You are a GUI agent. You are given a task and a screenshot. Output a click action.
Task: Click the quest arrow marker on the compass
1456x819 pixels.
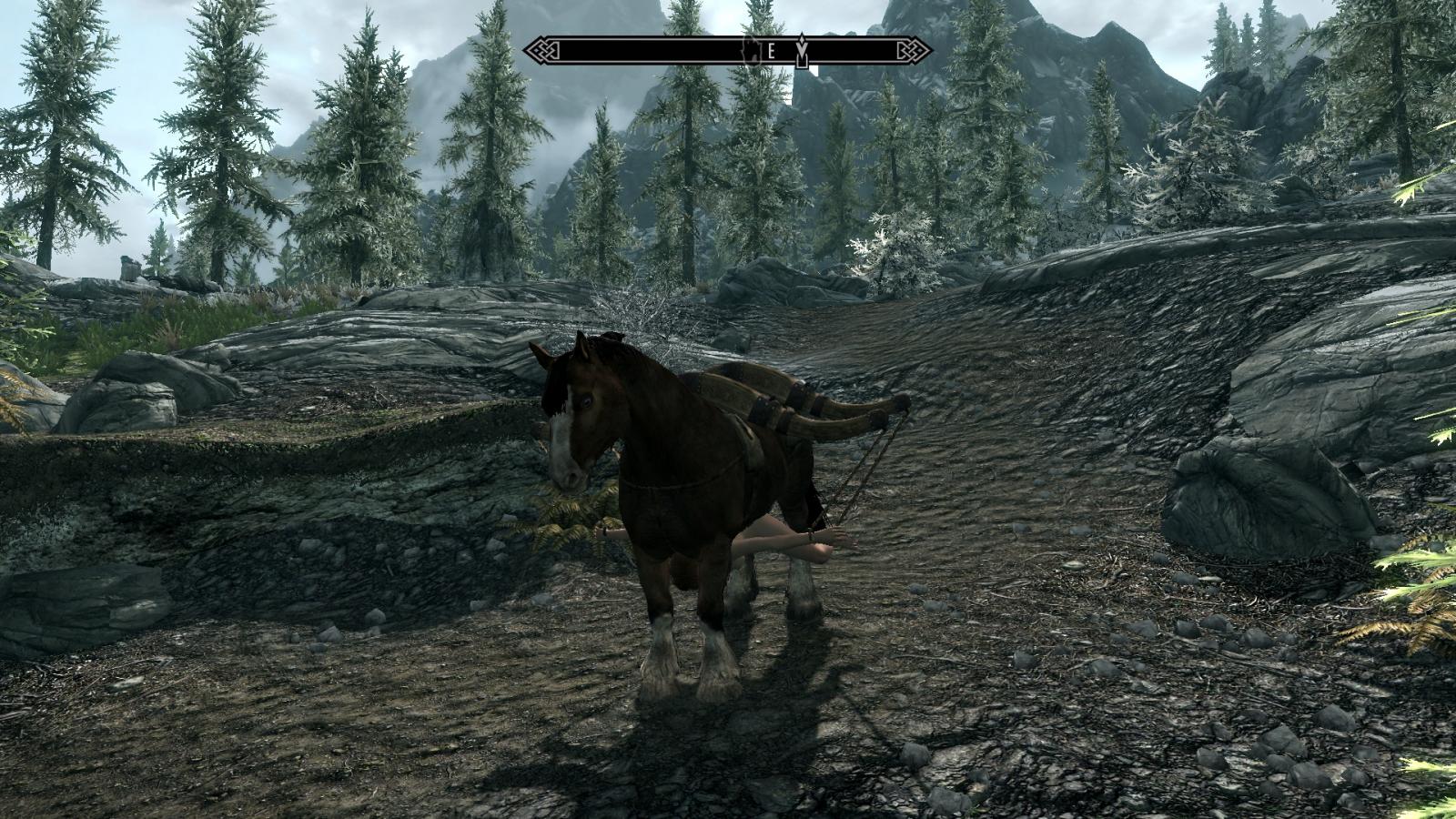click(801, 50)
